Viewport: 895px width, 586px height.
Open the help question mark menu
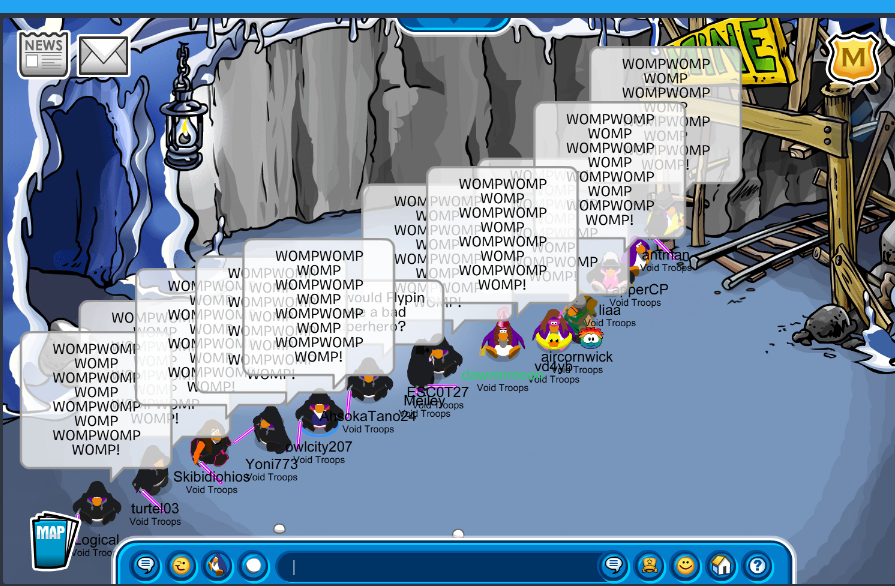tap(757, 566)
